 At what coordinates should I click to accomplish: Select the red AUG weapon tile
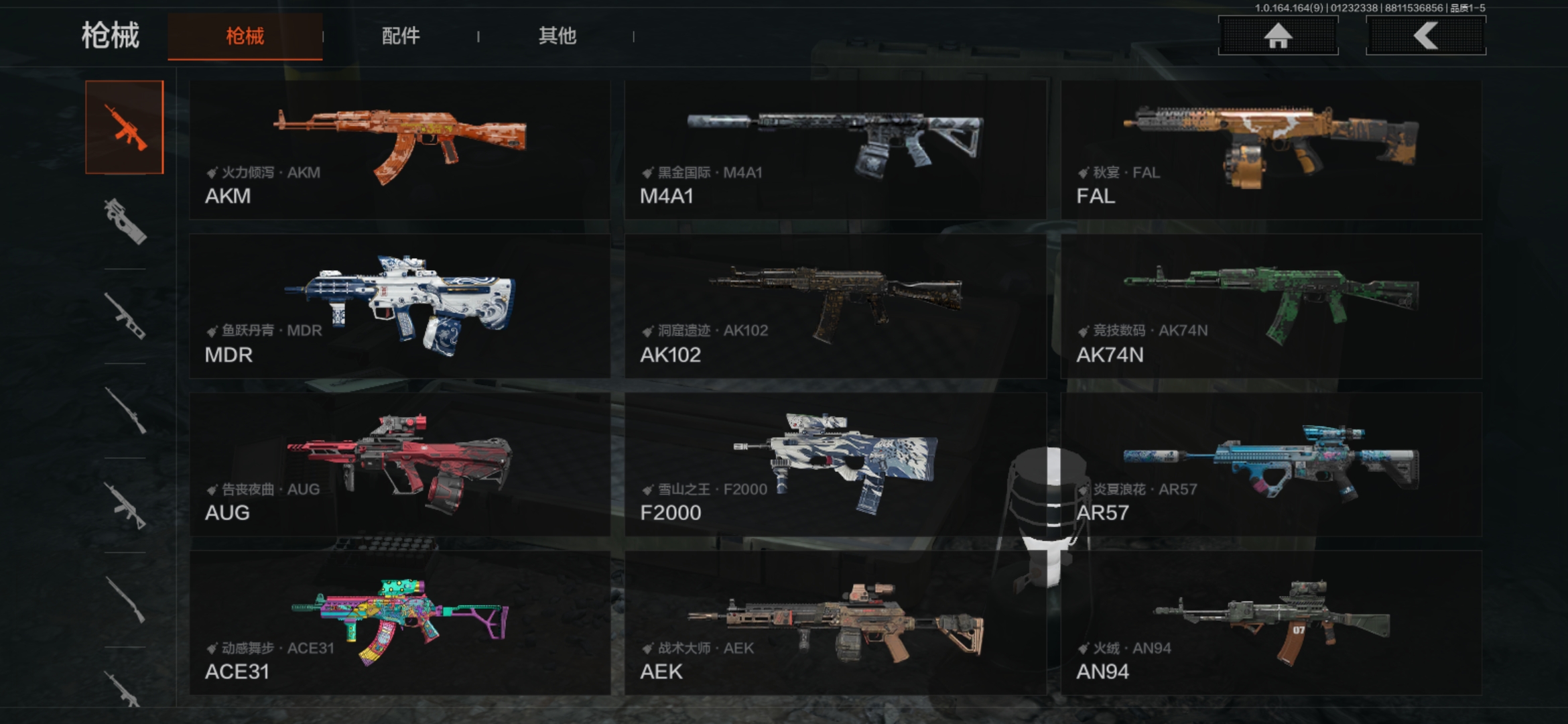pyautogui.click(x=399, y=465)
